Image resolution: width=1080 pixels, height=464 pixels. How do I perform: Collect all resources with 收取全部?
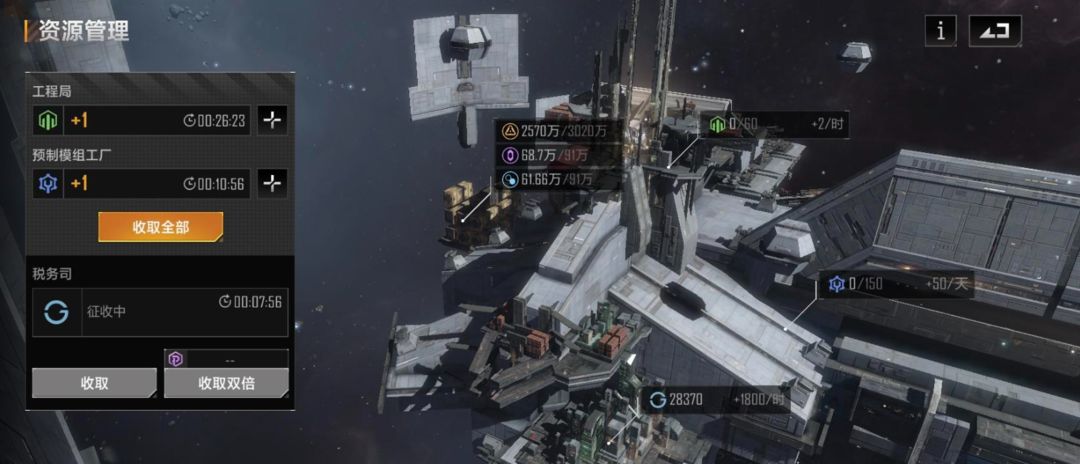(160, 227)
